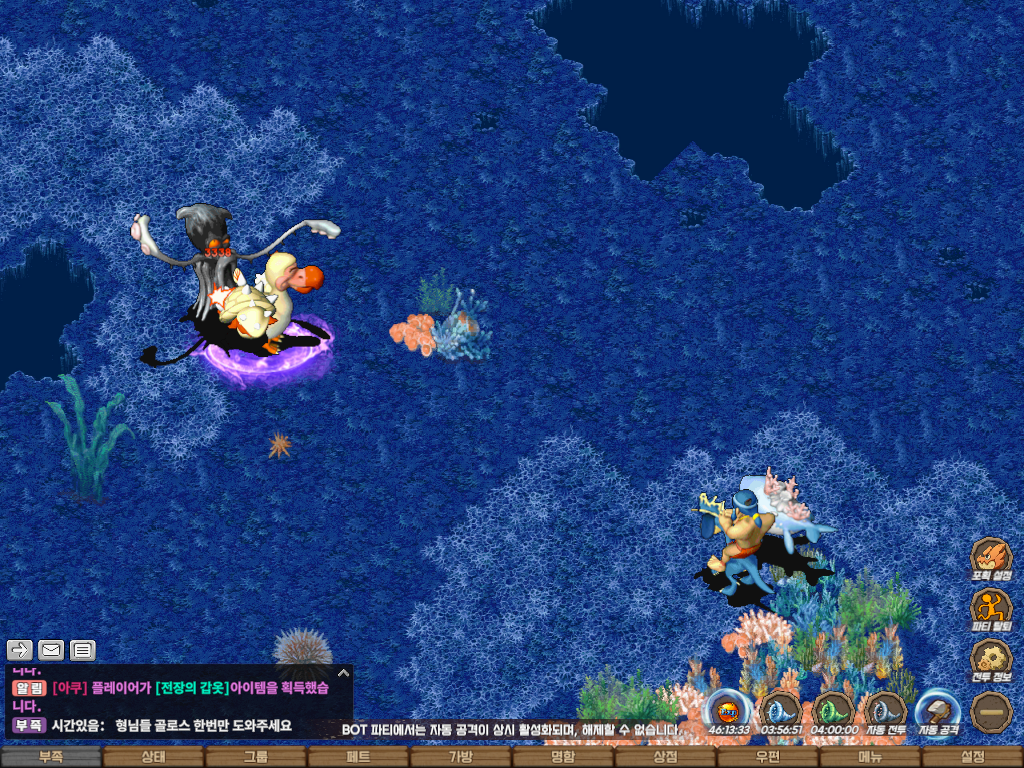The image size is (1024, 768).
Task: Open the 전투 정보 battle info icon
Action: pos(991,660)
